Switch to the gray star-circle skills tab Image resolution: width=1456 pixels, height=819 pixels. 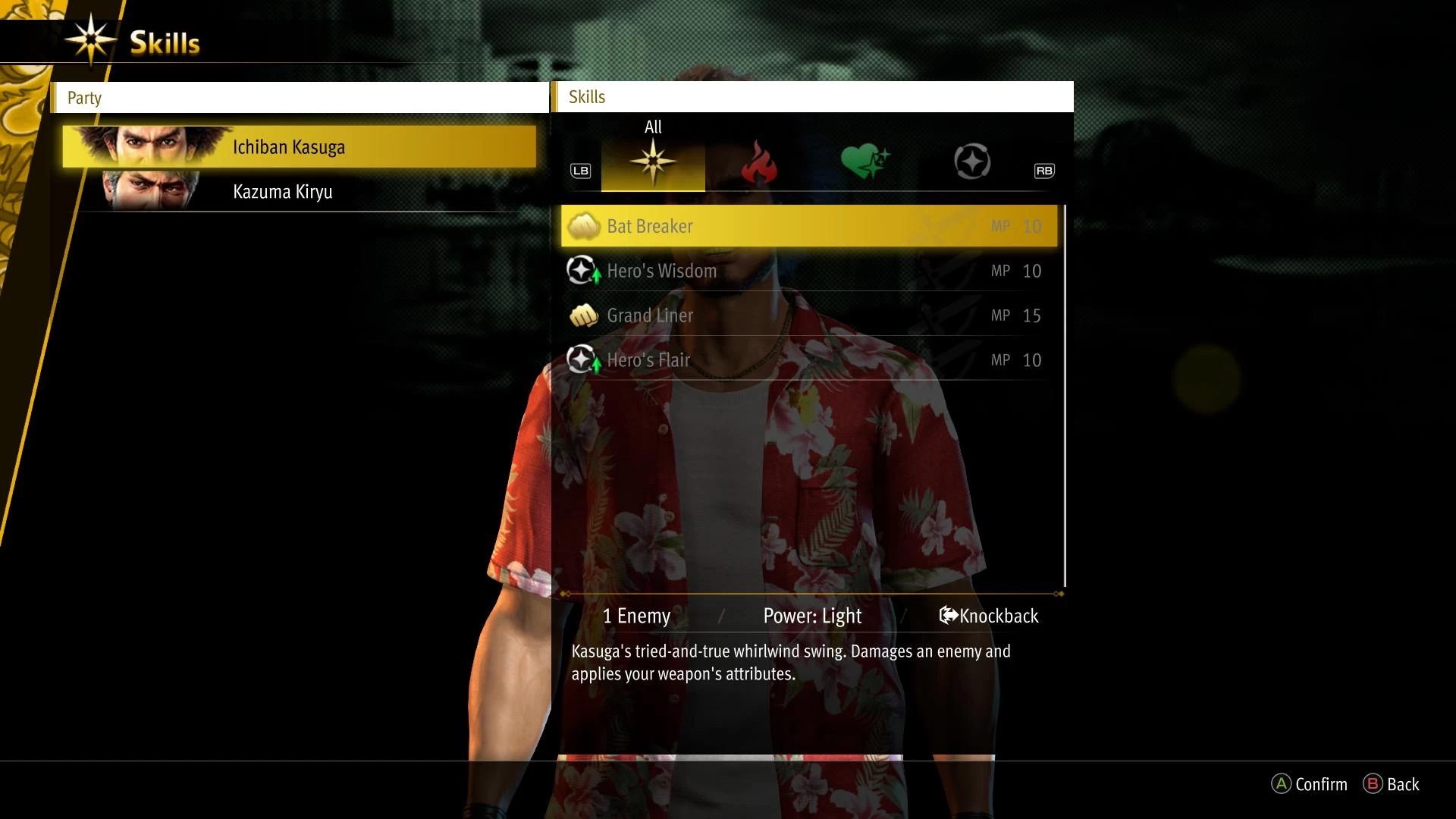tap(971, 162)
